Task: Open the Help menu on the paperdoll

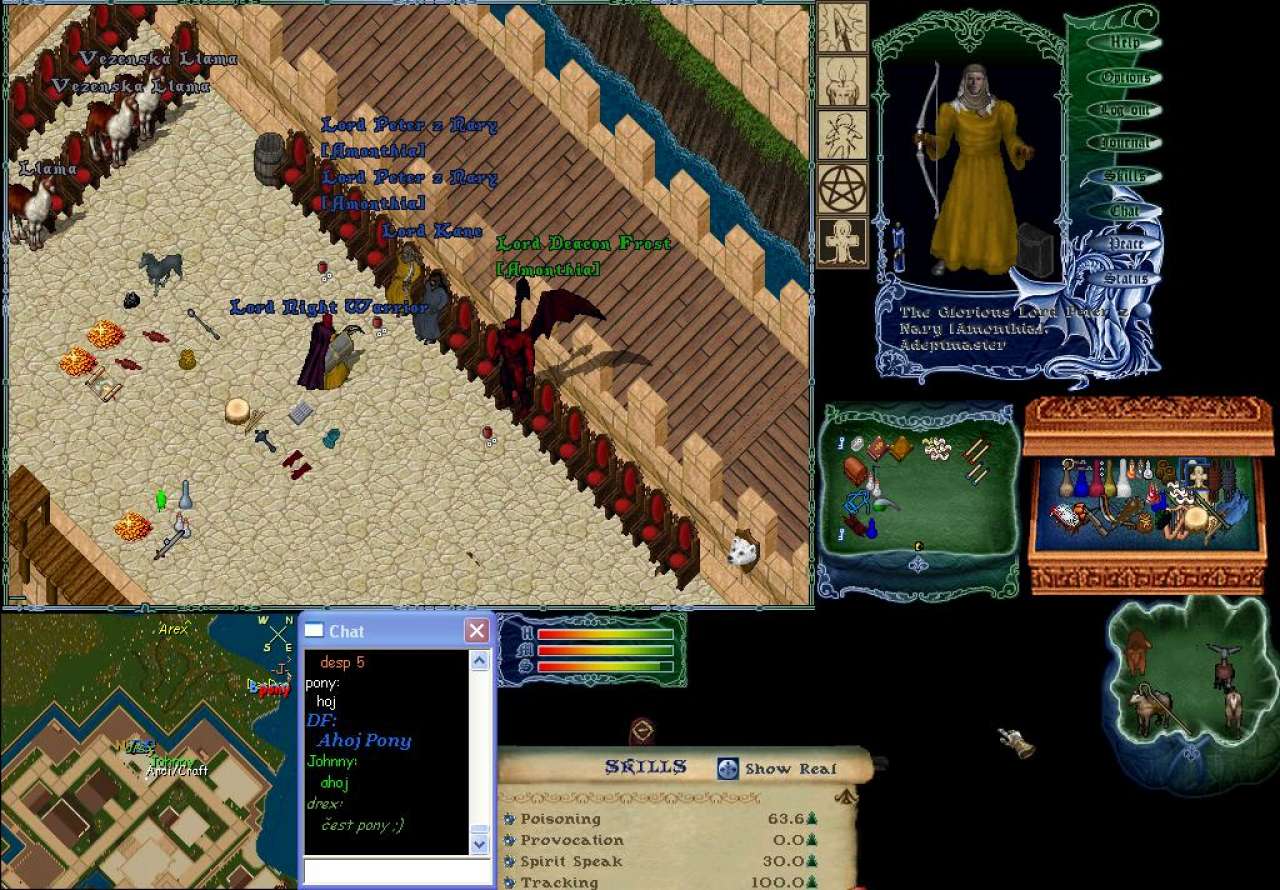Action: point(1125,43)
